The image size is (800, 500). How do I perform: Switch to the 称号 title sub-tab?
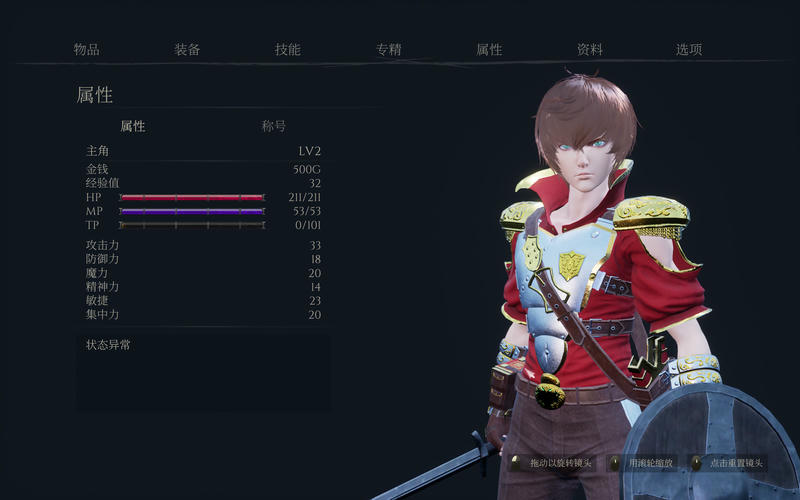(274, 126)
